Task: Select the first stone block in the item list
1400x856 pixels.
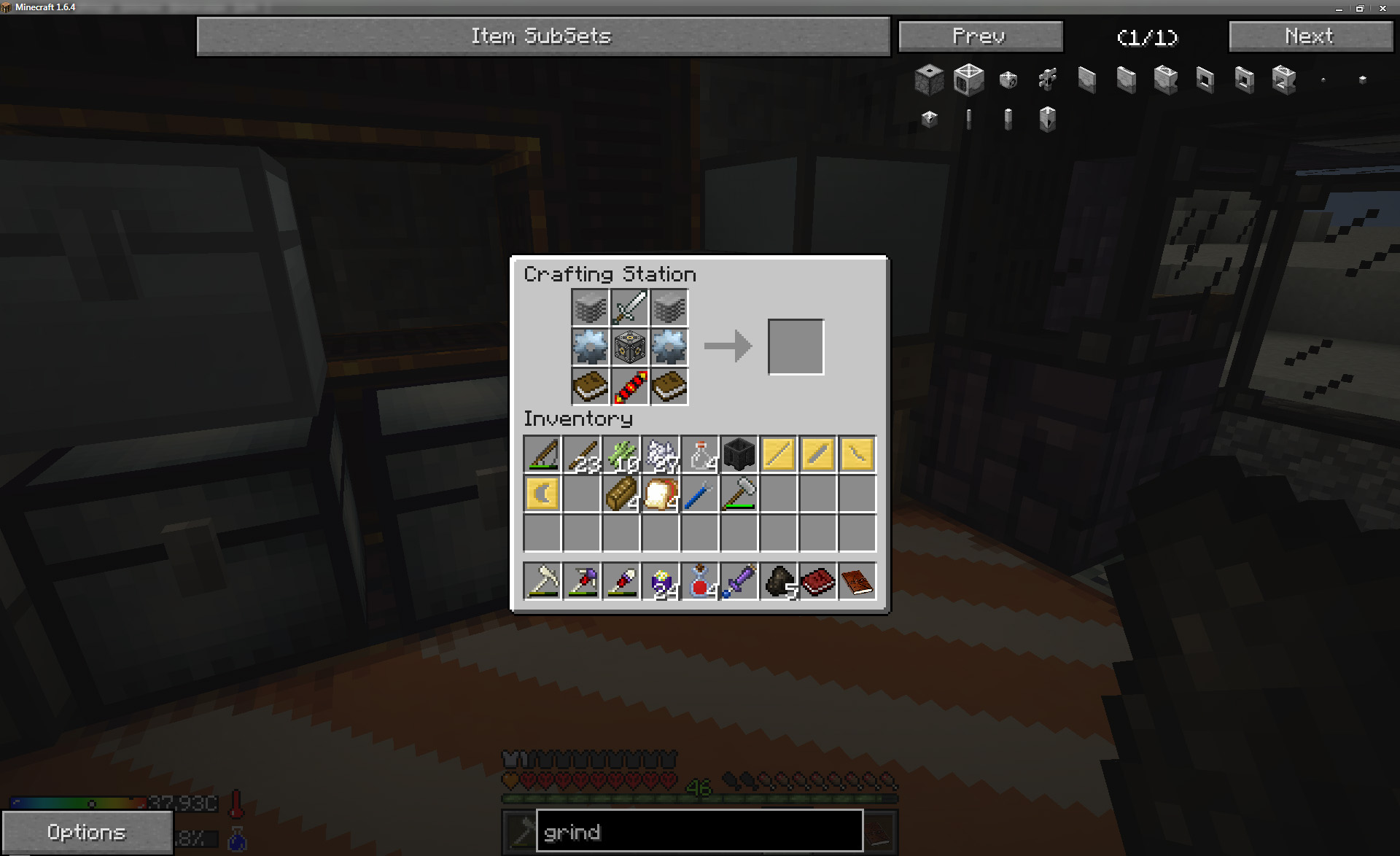Action: (929, 79)
